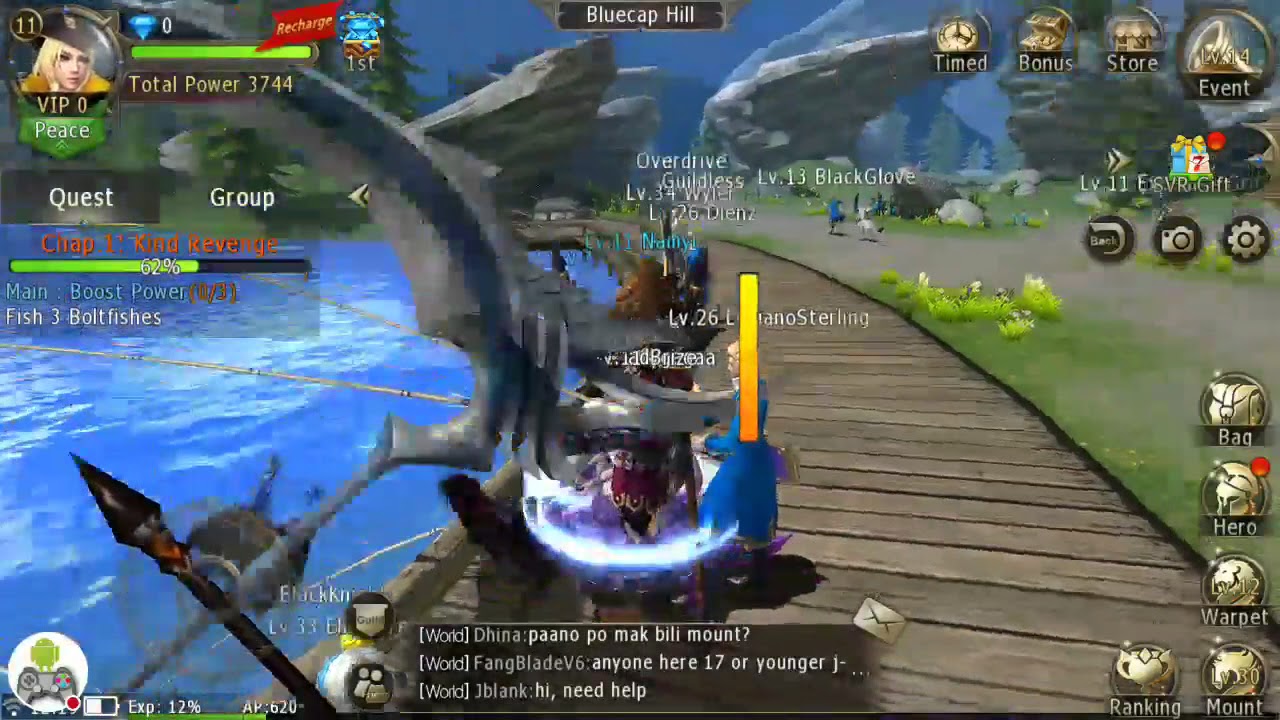Screen dimensions: 1280x720
Task: Select the Boost Power main quest
Action: coord(120,292)
